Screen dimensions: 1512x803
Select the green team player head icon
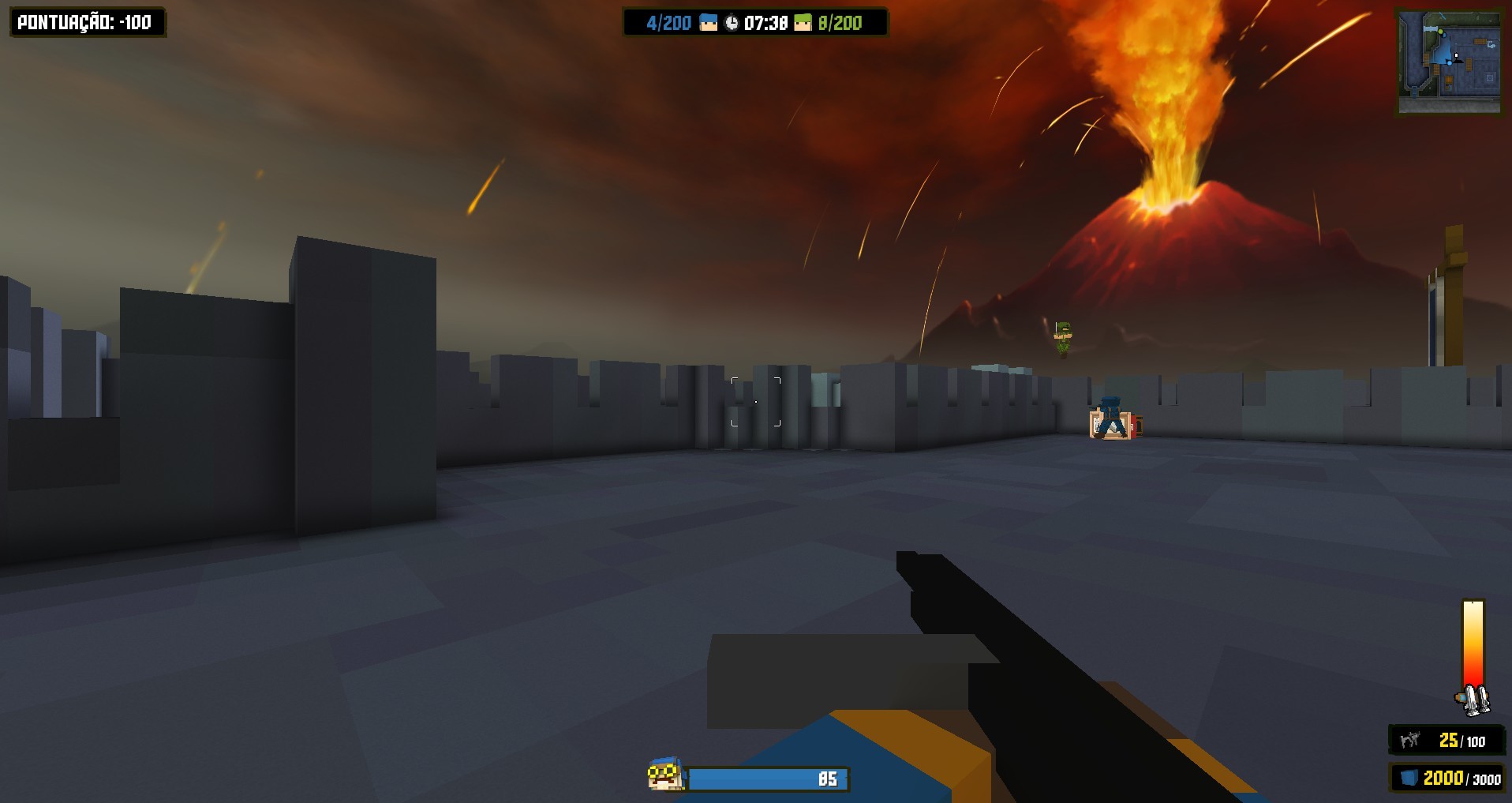pyautogui.click(x=803, y=22)
